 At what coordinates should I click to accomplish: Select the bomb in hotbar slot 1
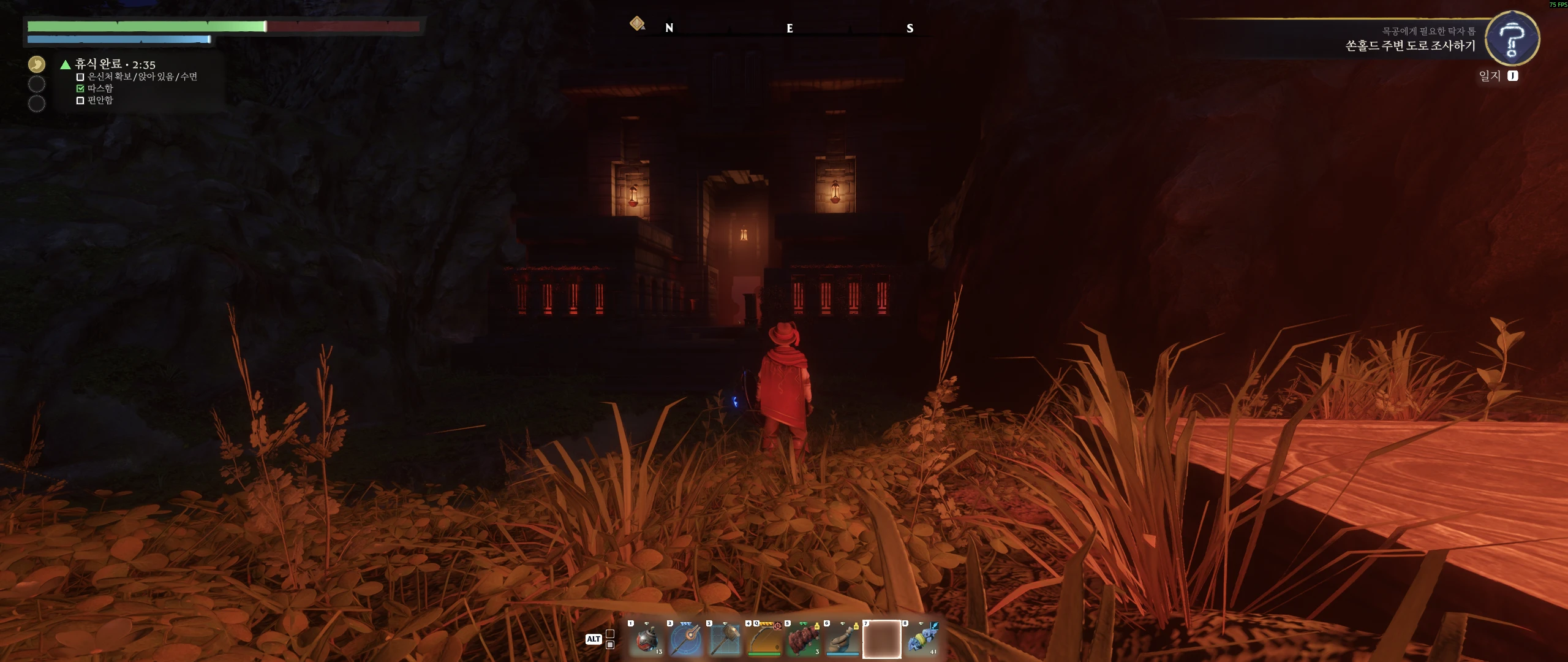pyautogui.click(x=647, y=639)
